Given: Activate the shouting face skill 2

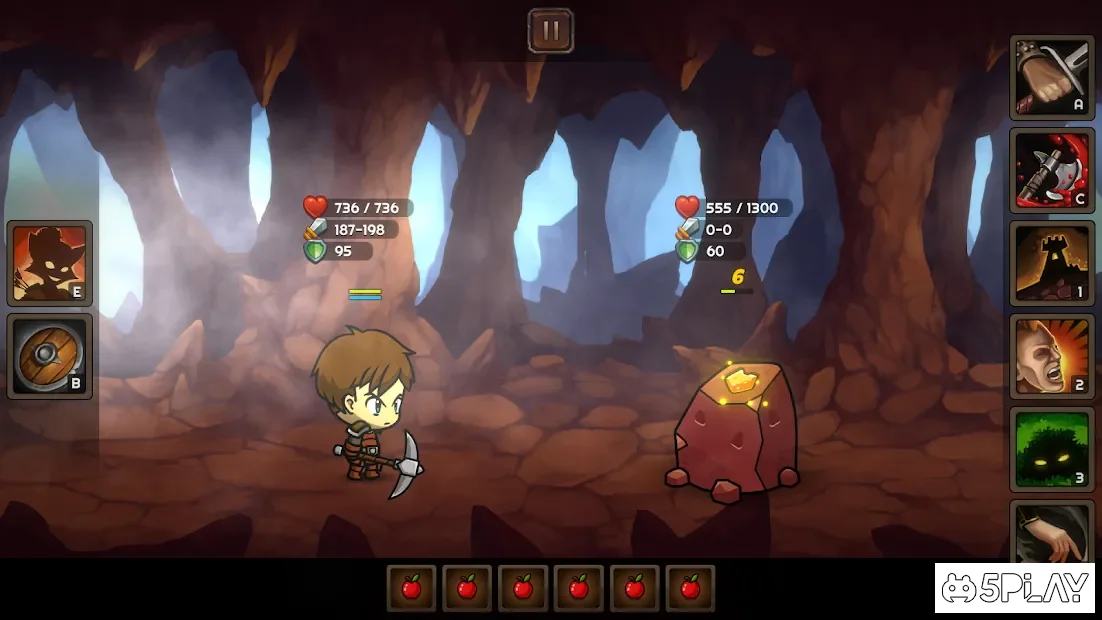Looking at the screenshot, I should tap(1052, 356).
